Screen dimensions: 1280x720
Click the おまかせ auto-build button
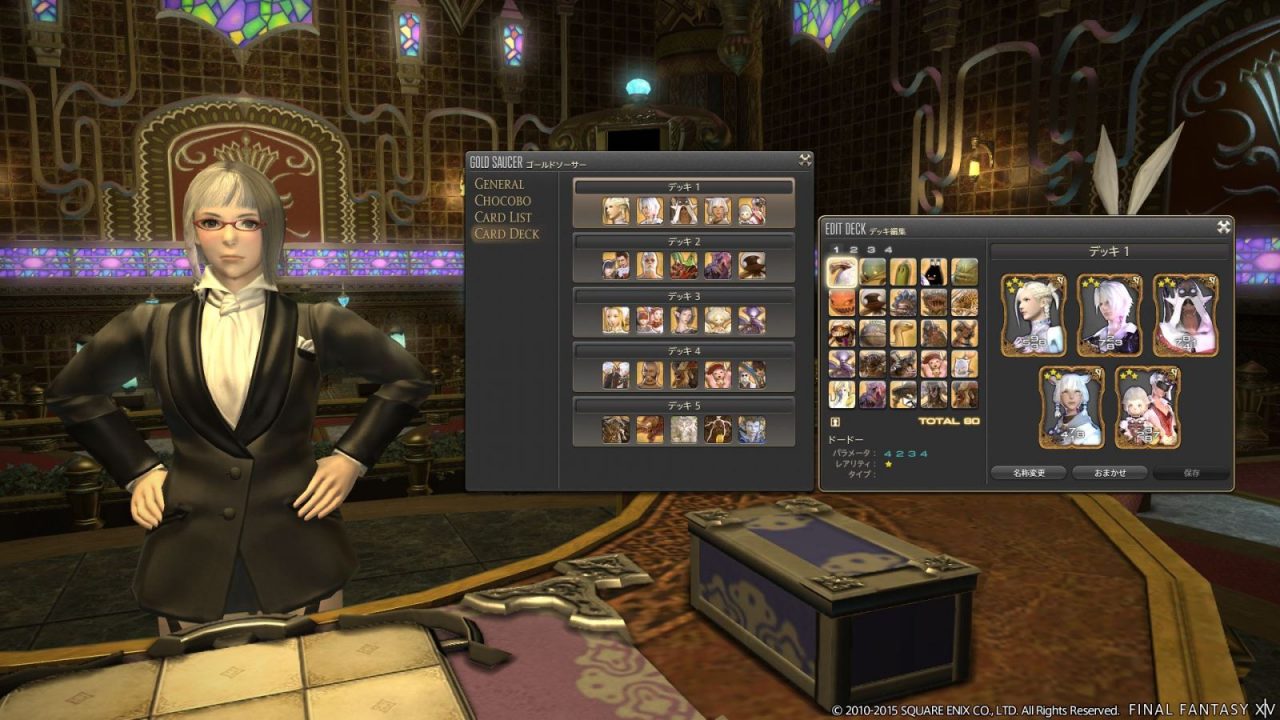pos(1109,473)
